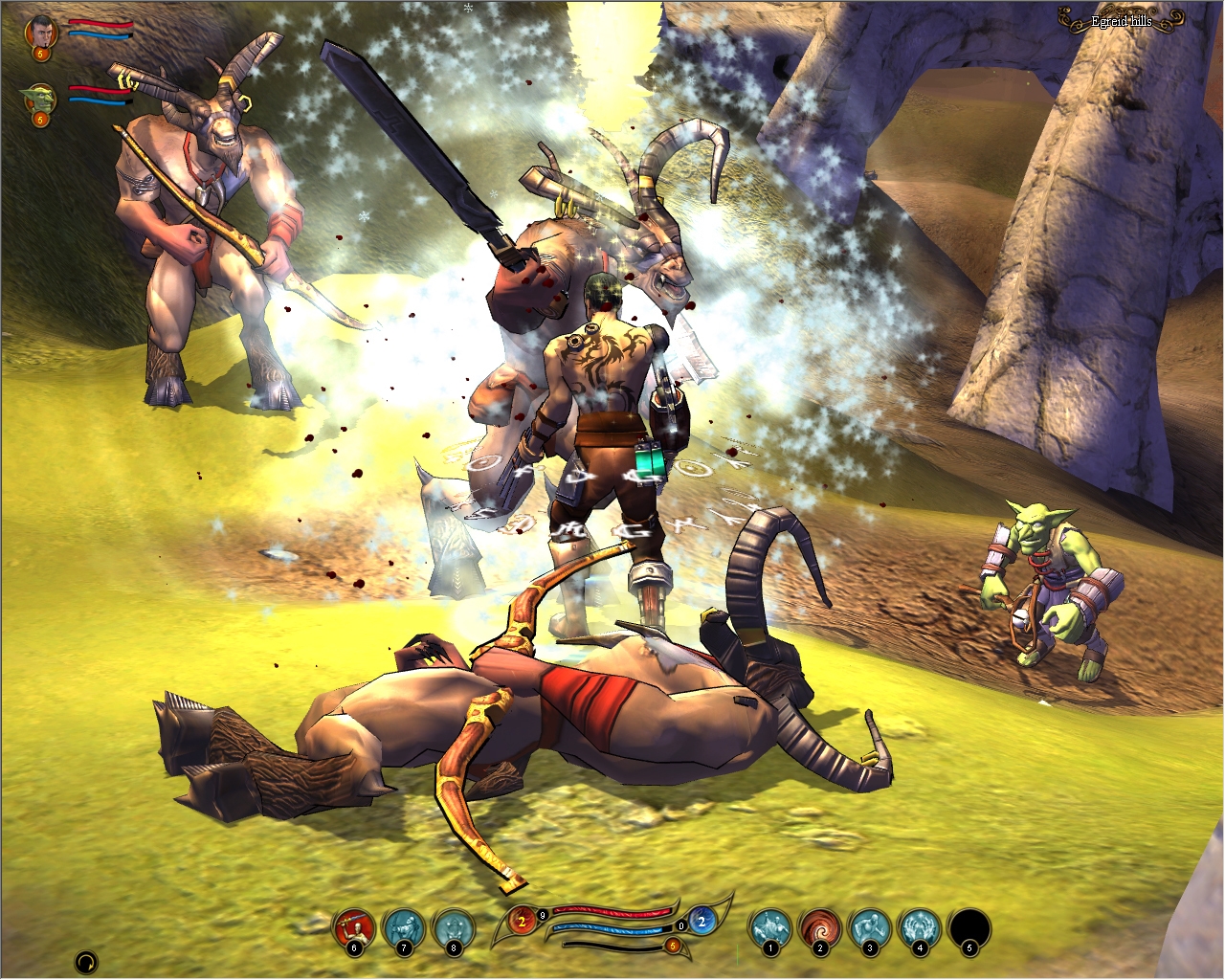Activate the fighter stance skill in slot 1
The image size is (1225, 980).
(768, 927)
